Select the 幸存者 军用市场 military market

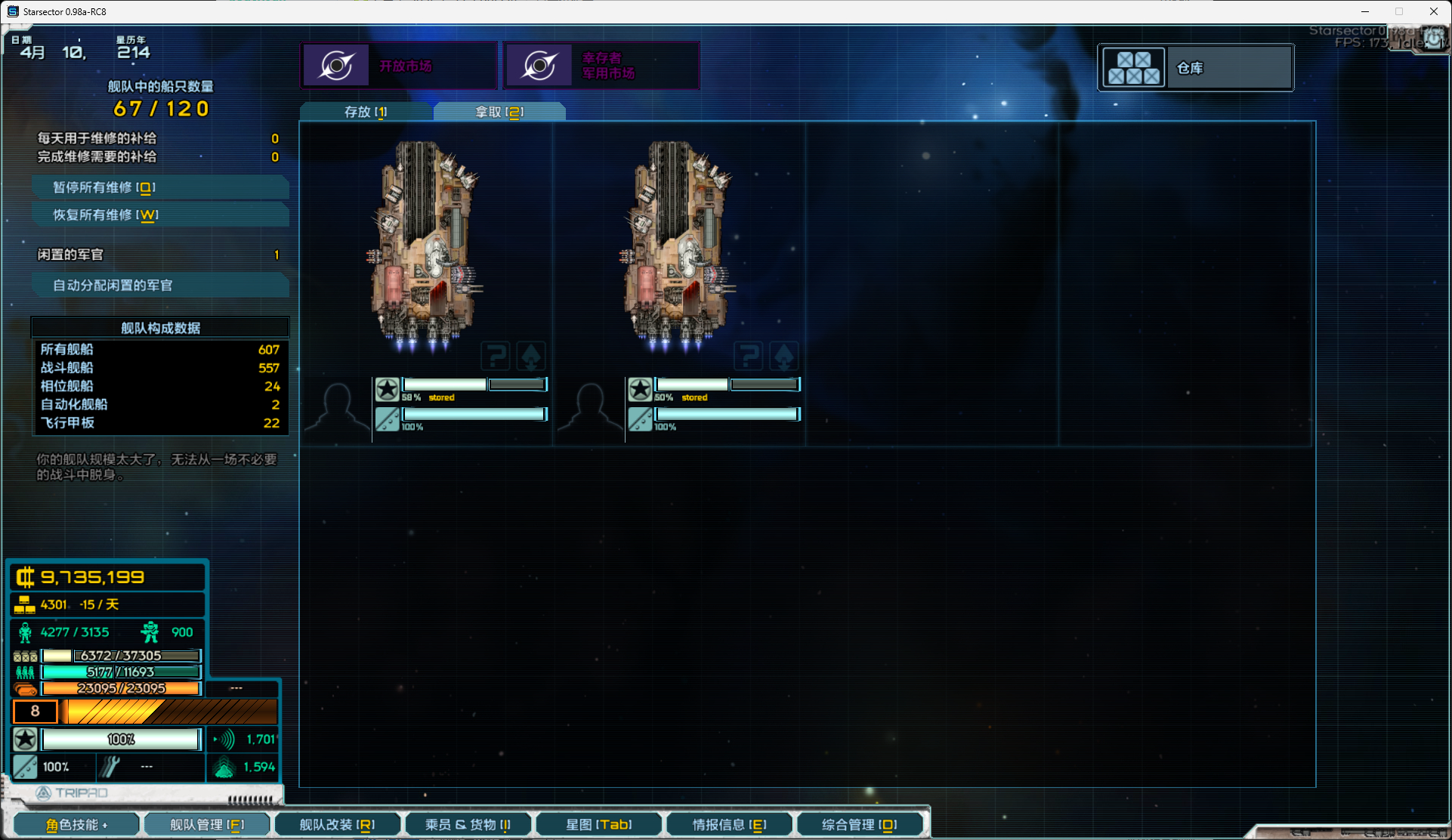(x=601, y=66)
